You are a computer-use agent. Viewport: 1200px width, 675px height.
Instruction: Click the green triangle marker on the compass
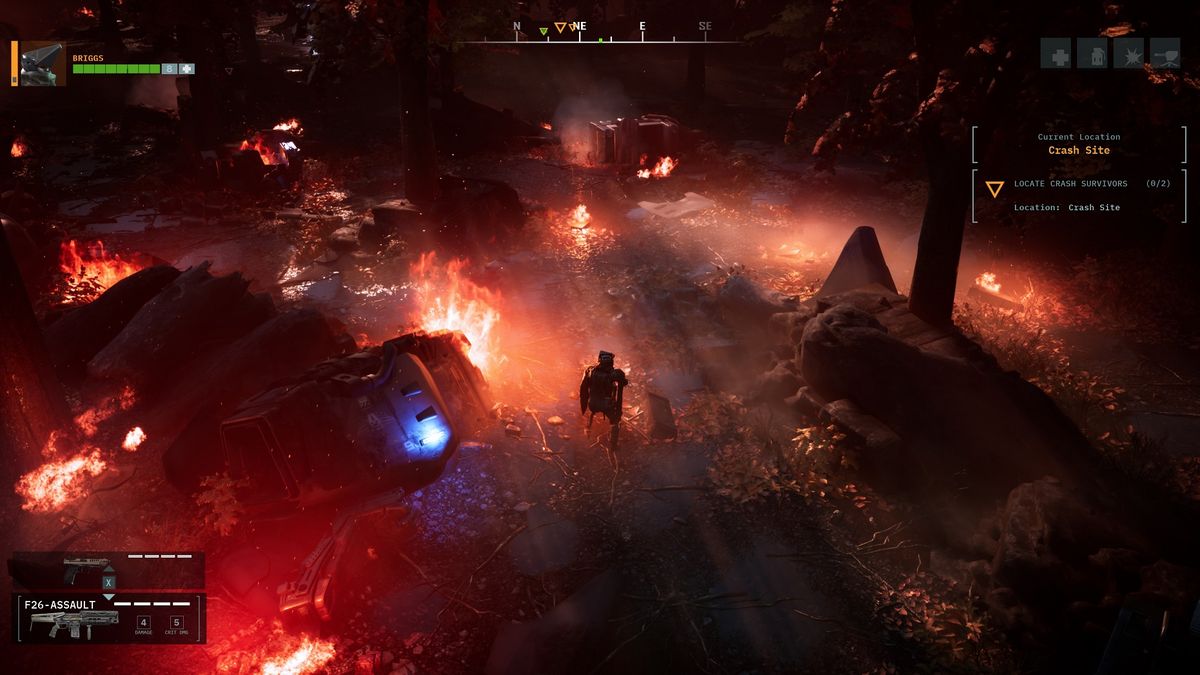point(543,31)
